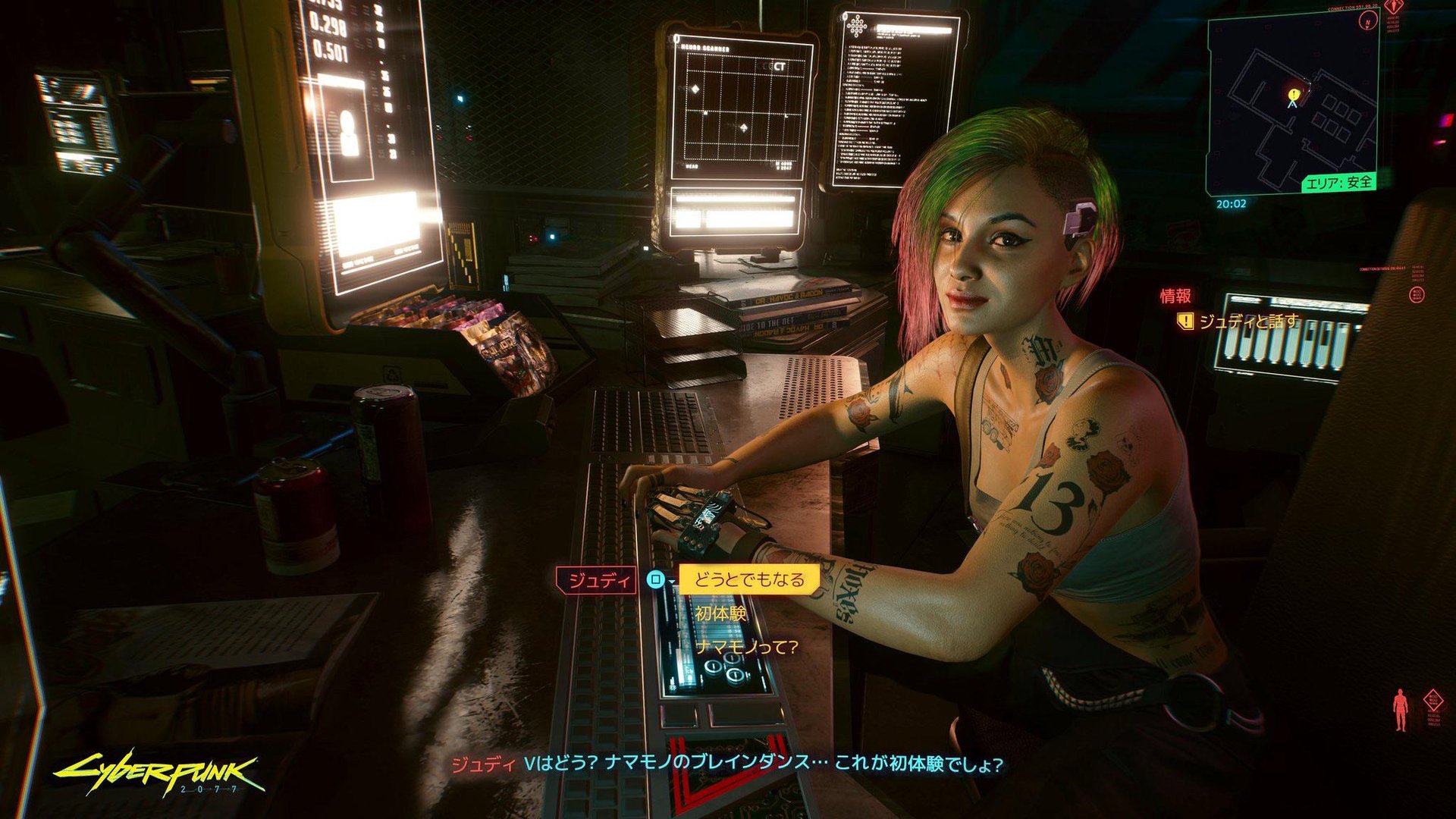Click the red warning diamond icon top-right
1456x819 pixels.
[1395, 8]
